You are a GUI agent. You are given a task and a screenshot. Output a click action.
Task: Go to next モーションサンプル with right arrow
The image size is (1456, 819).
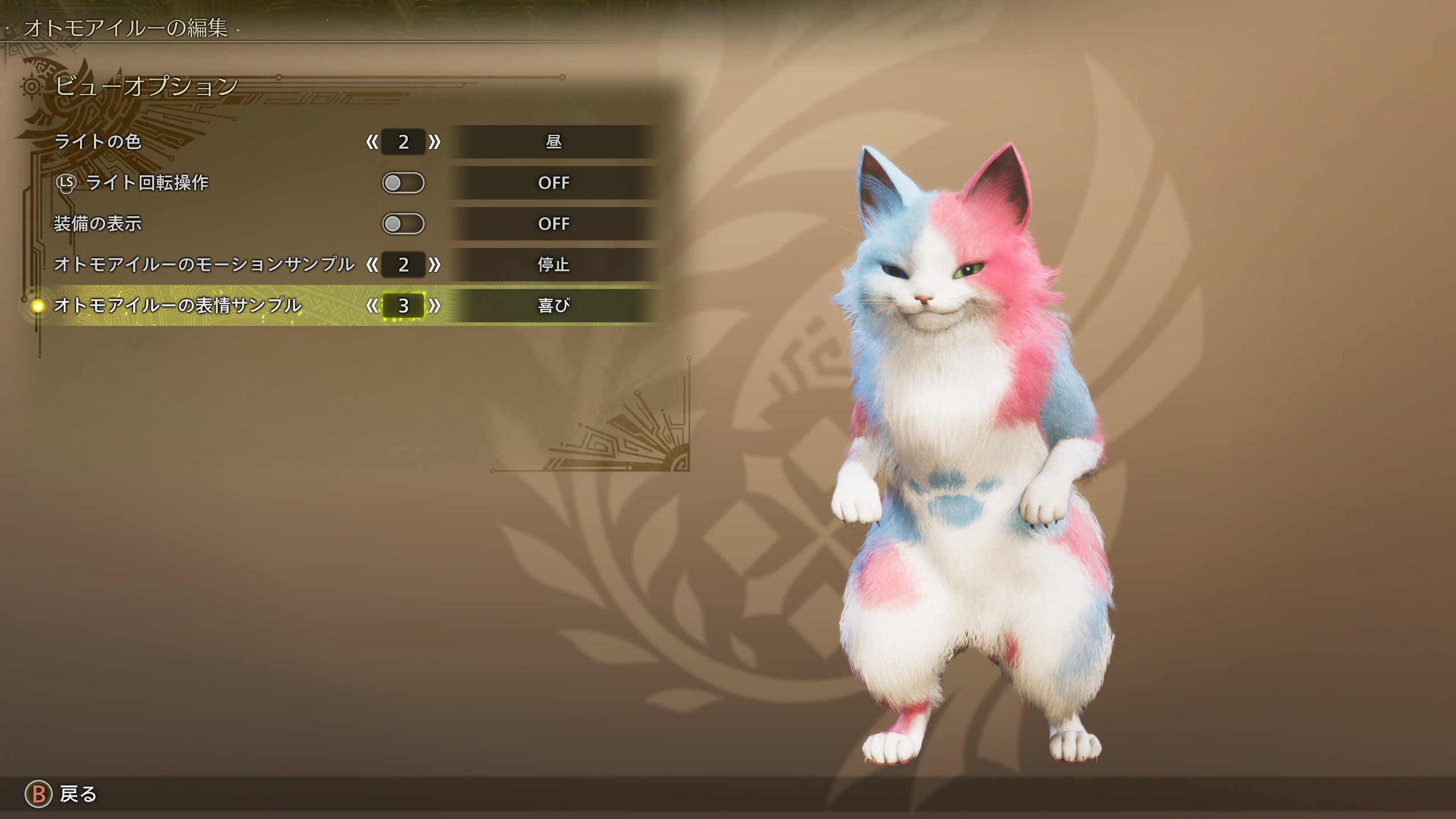click(435, 264)
